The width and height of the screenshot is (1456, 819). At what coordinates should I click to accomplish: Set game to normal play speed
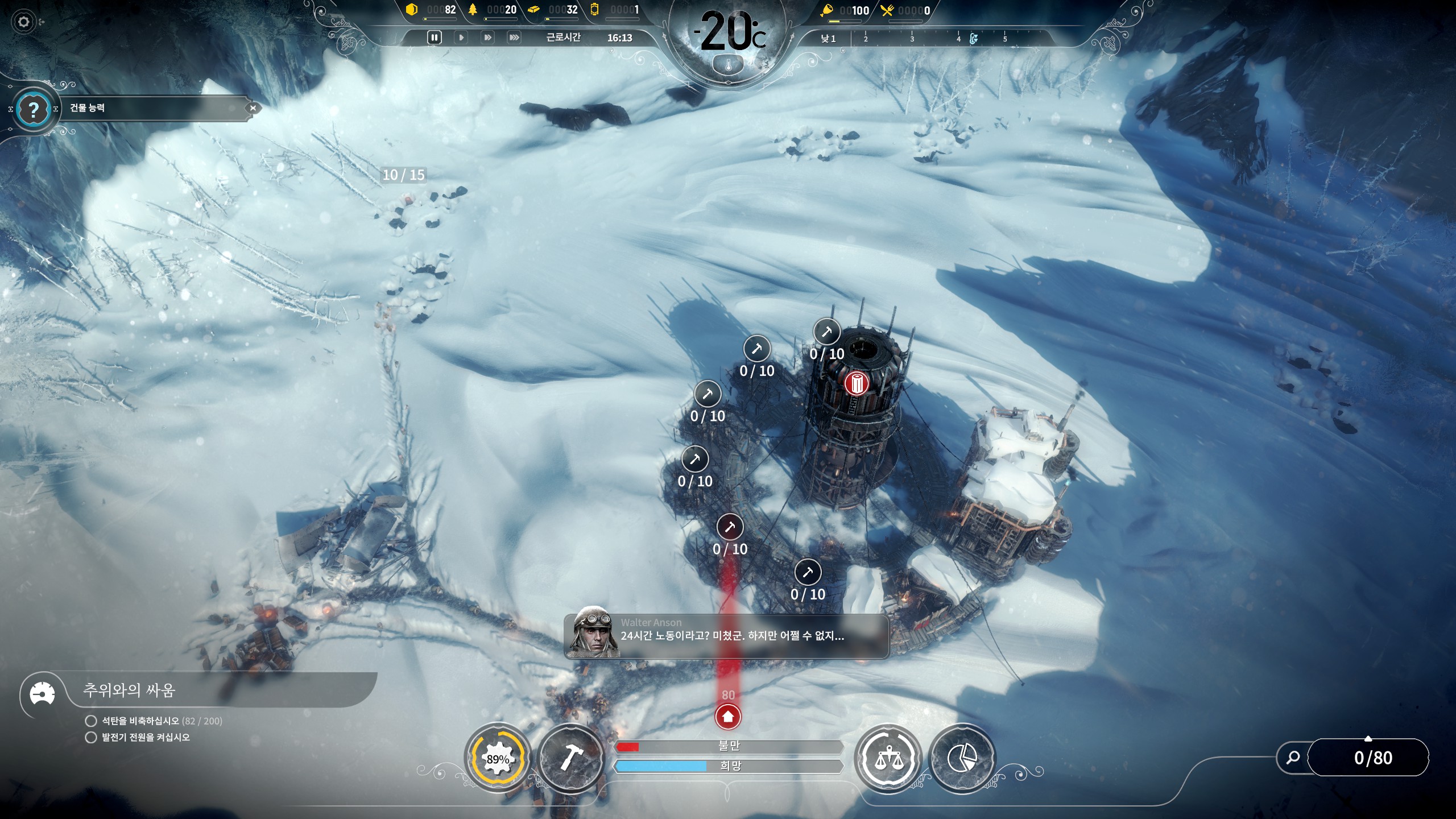tap(461, 38)
